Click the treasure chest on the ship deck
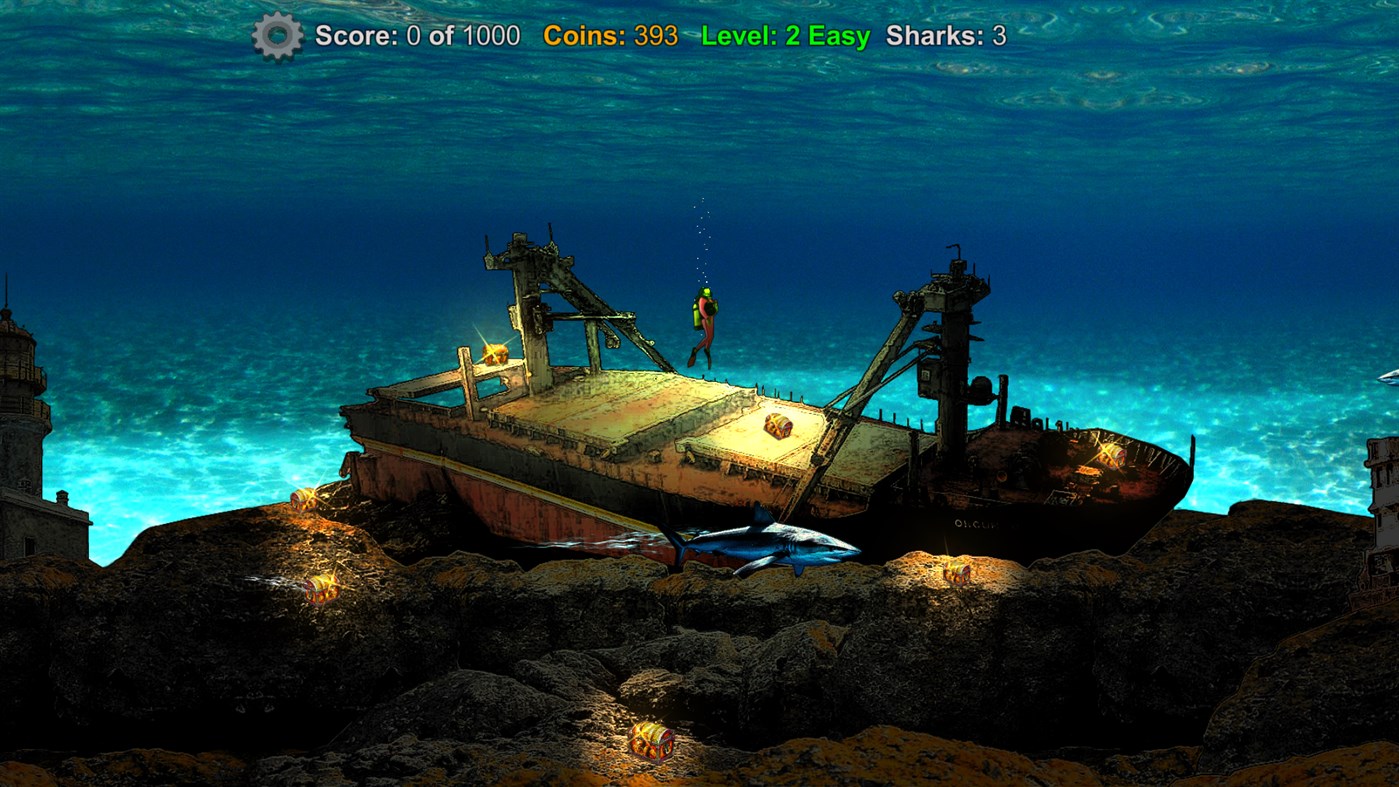The height and width of the screenshot is (787, 1399). click(x=776, y=424)
